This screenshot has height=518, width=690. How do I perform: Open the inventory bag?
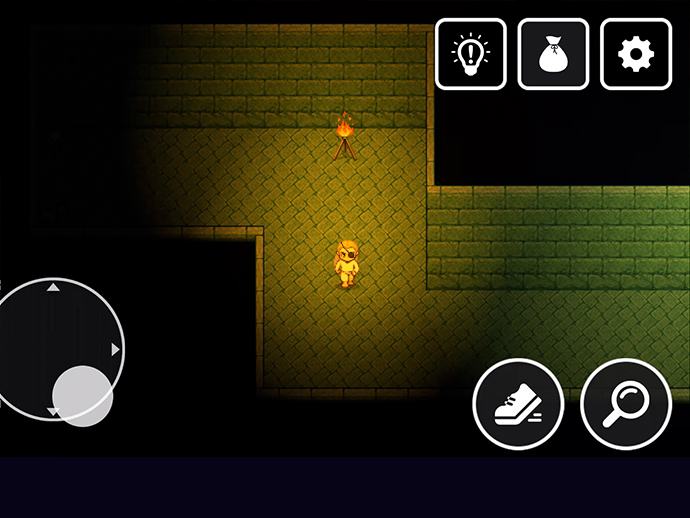(553, 54)
